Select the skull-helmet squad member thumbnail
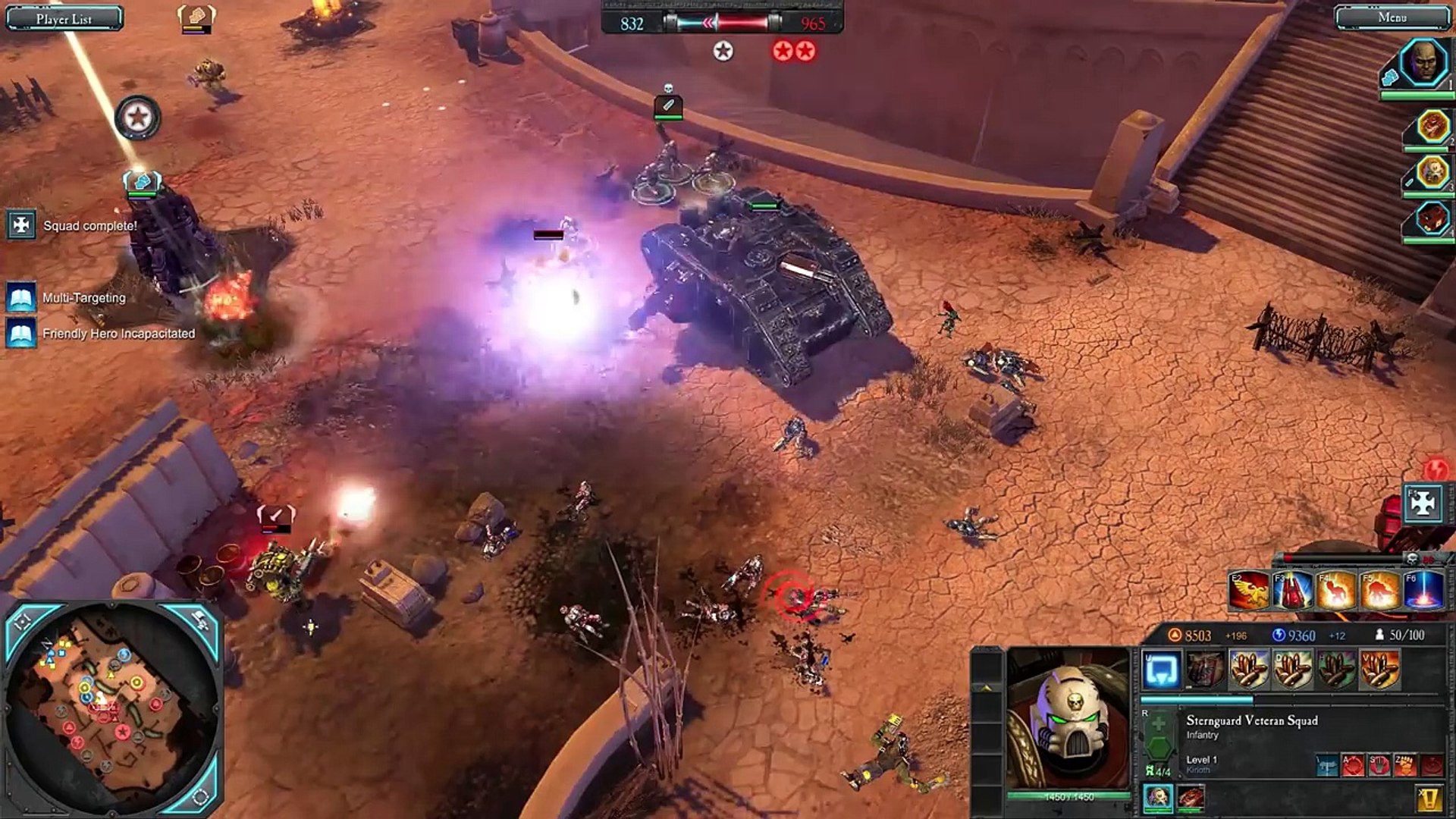This screenshot has height=819, width=1456. click(1158, 797)
